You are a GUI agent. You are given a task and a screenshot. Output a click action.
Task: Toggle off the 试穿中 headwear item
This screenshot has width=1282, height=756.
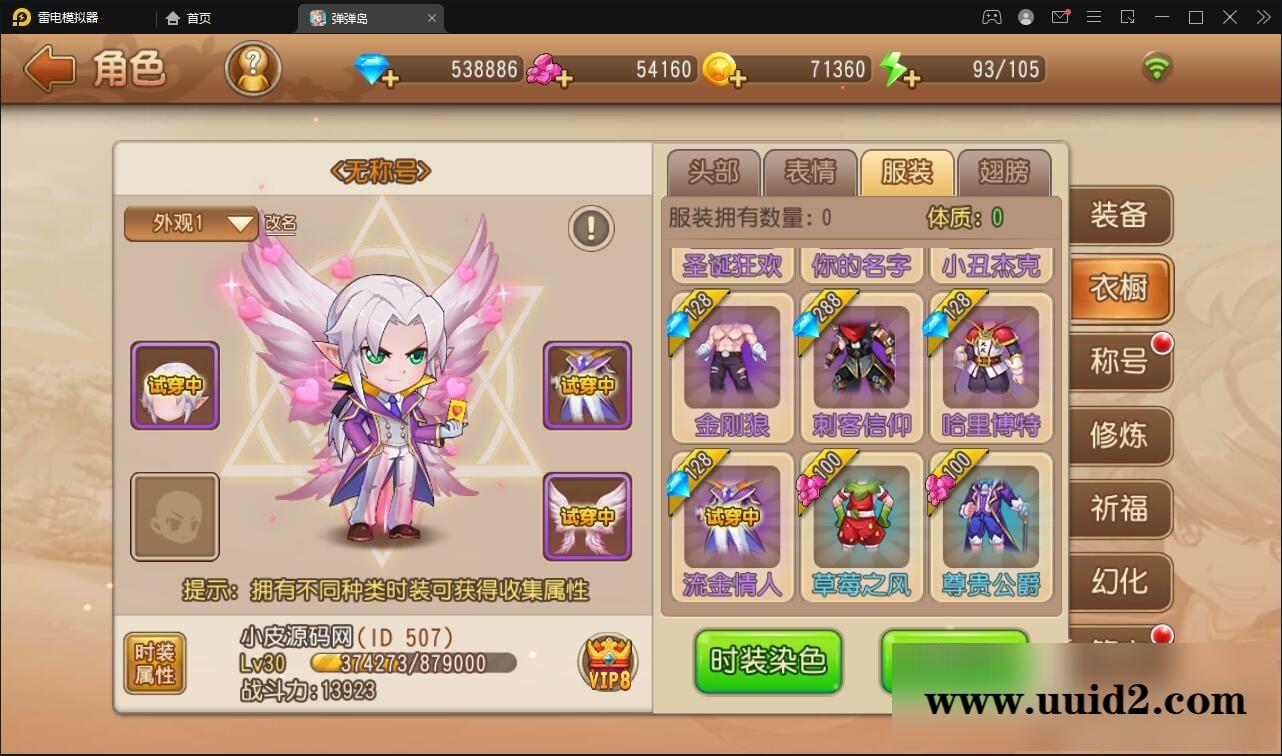(x=175, y=385)
